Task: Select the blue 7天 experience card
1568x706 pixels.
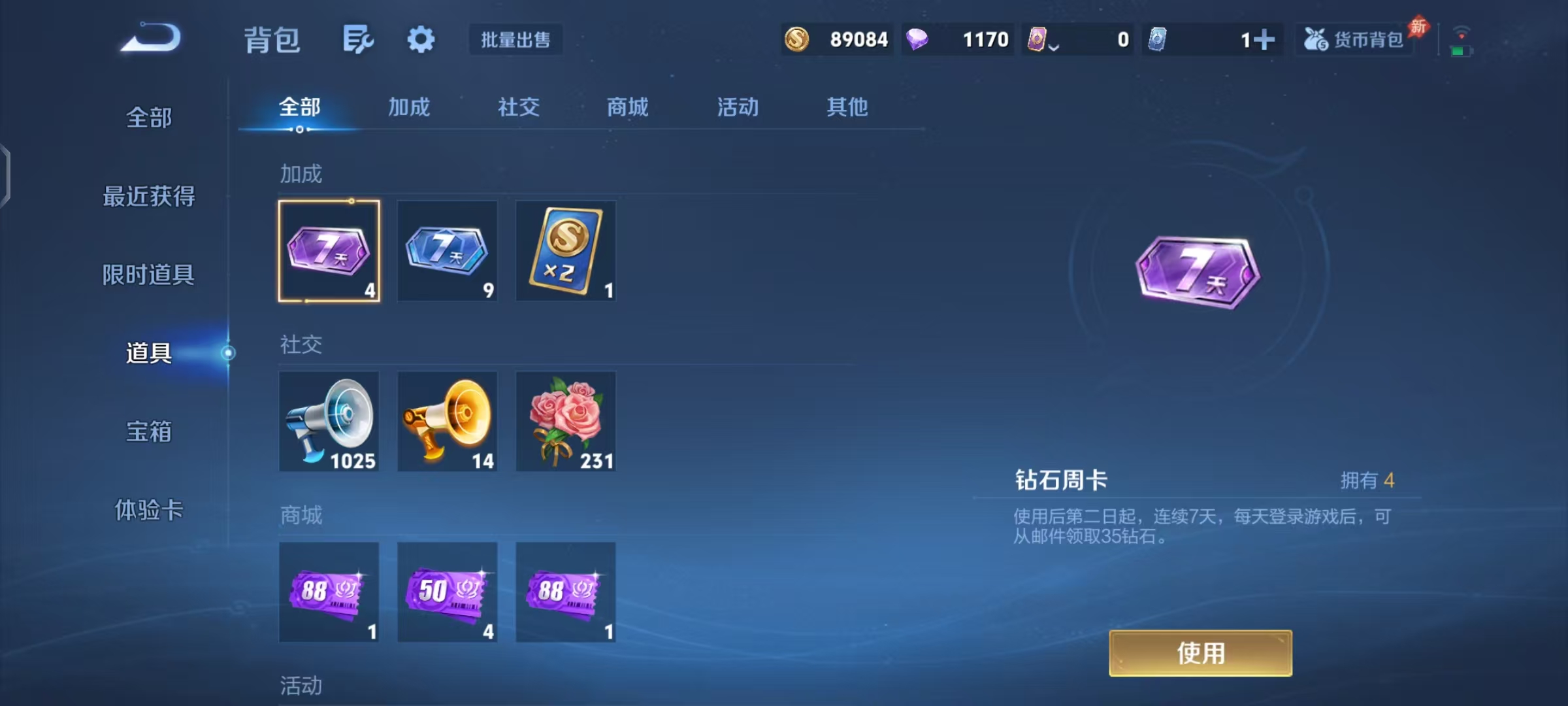Action: pos(448,251)
